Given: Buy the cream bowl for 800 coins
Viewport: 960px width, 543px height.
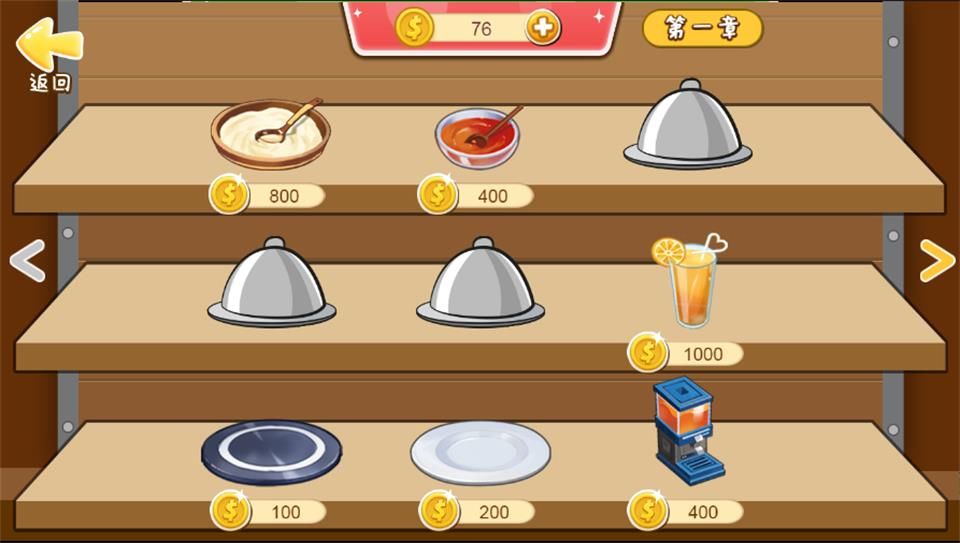Looking at the screenshot, I should click(x=268, y=195).
